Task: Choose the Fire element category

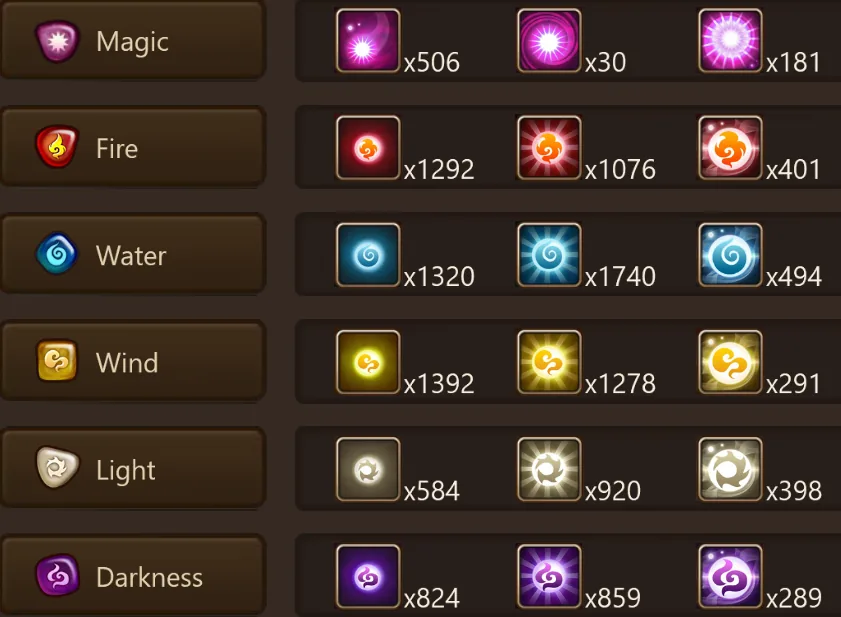Action: click(132, 149)
